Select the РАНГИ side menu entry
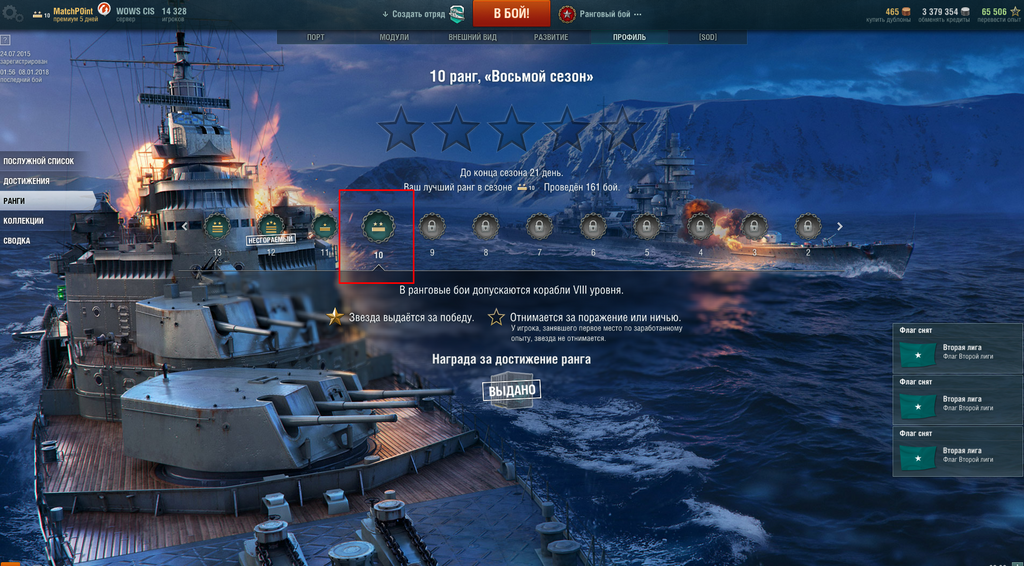Viewport: 1024px width, 566px height. coord(15,201)
